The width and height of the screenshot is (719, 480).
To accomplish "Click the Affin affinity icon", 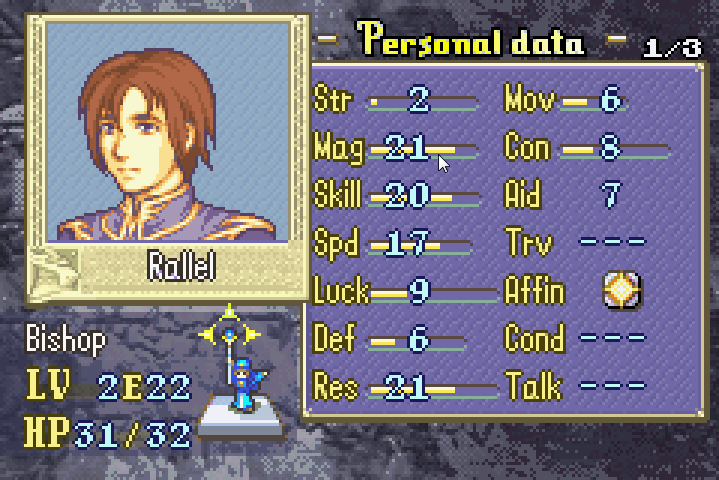I will click(622, 291).
